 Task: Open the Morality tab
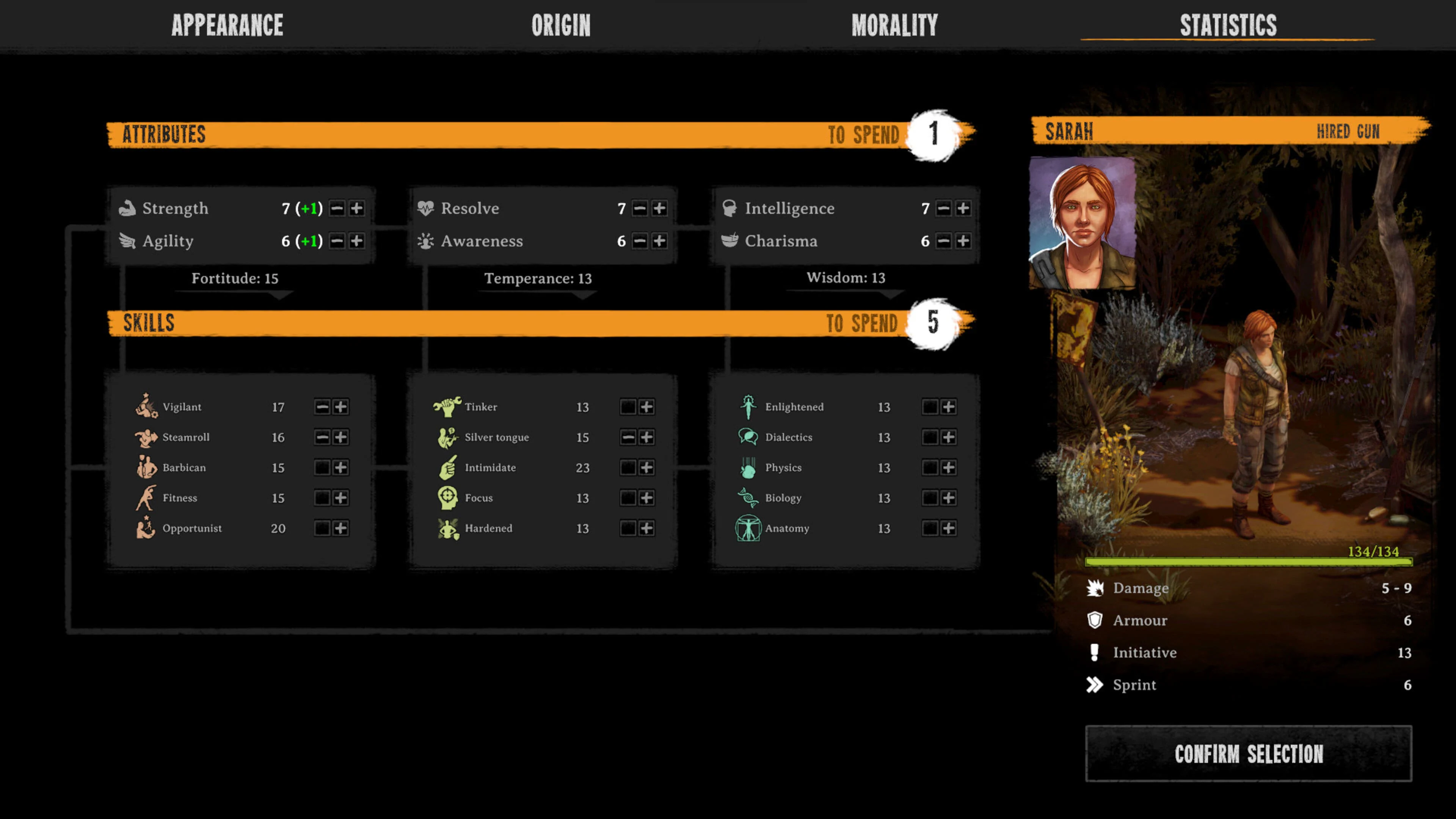[x=895, y=25]
